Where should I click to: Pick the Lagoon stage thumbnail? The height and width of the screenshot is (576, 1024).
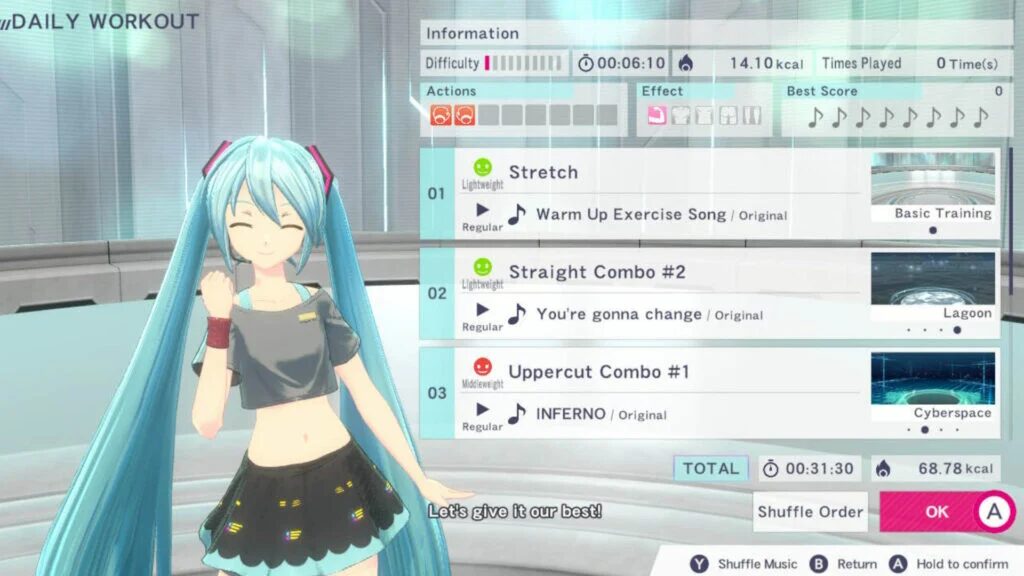pos(933,287)
